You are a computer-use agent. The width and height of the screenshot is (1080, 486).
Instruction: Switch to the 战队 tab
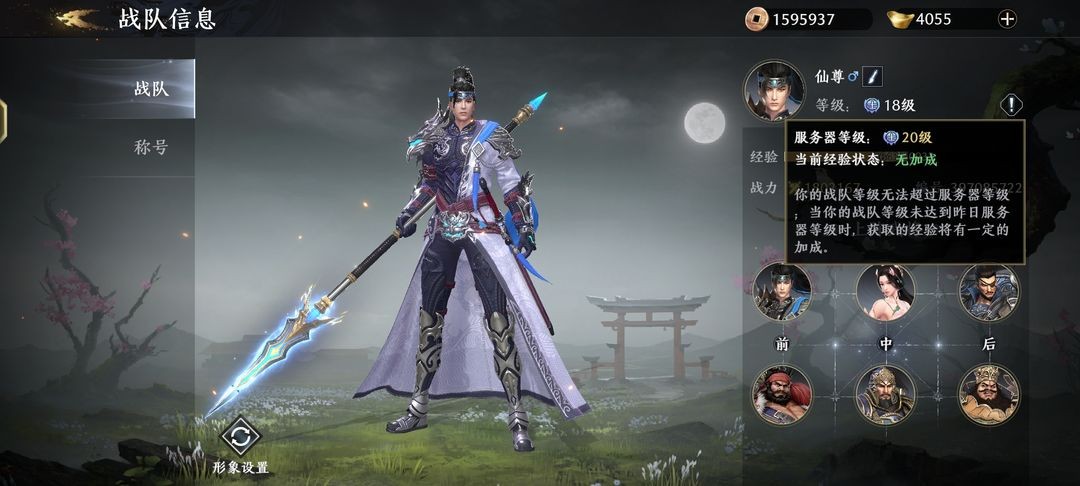(150, 88)
